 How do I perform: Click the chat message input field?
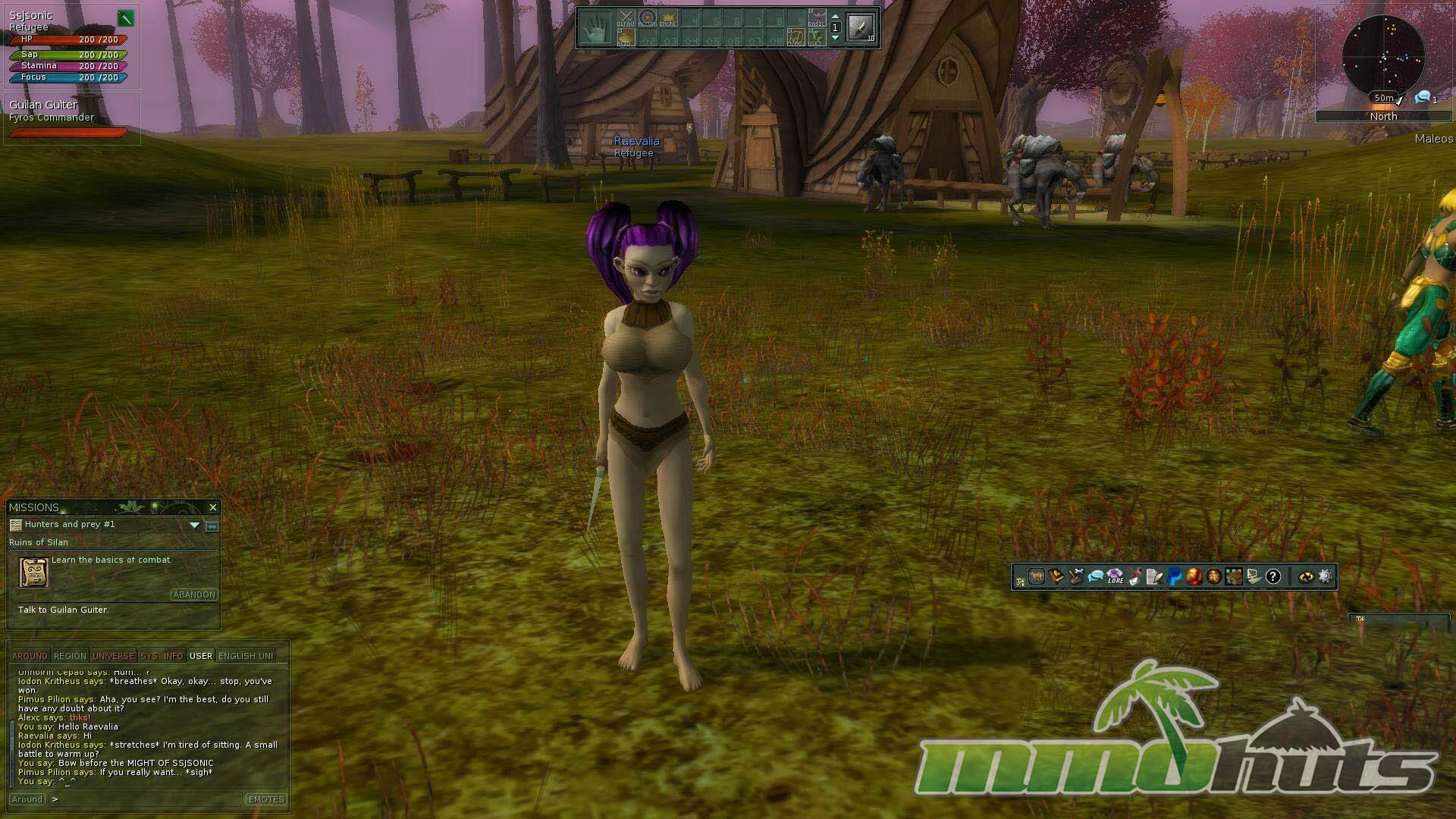(x=148, y=799)
